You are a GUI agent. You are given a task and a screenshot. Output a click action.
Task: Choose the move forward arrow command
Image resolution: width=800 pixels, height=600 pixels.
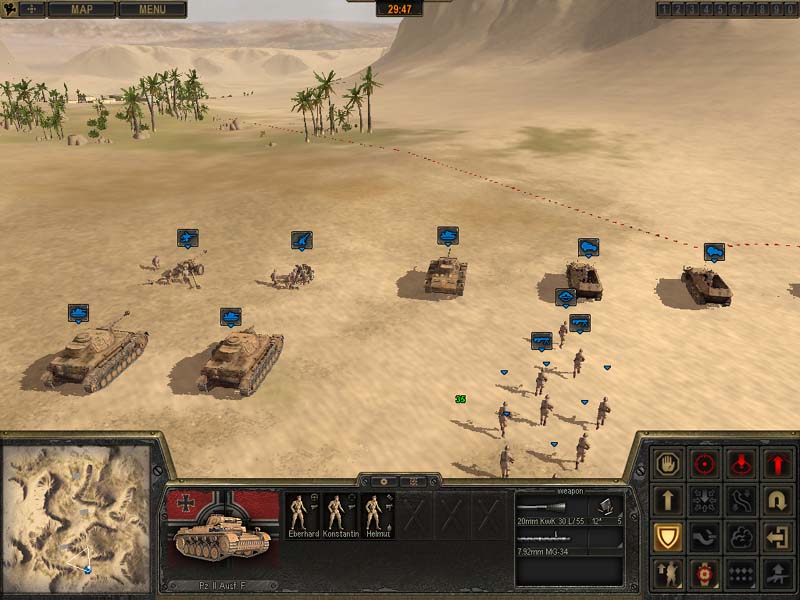point(667,500)
